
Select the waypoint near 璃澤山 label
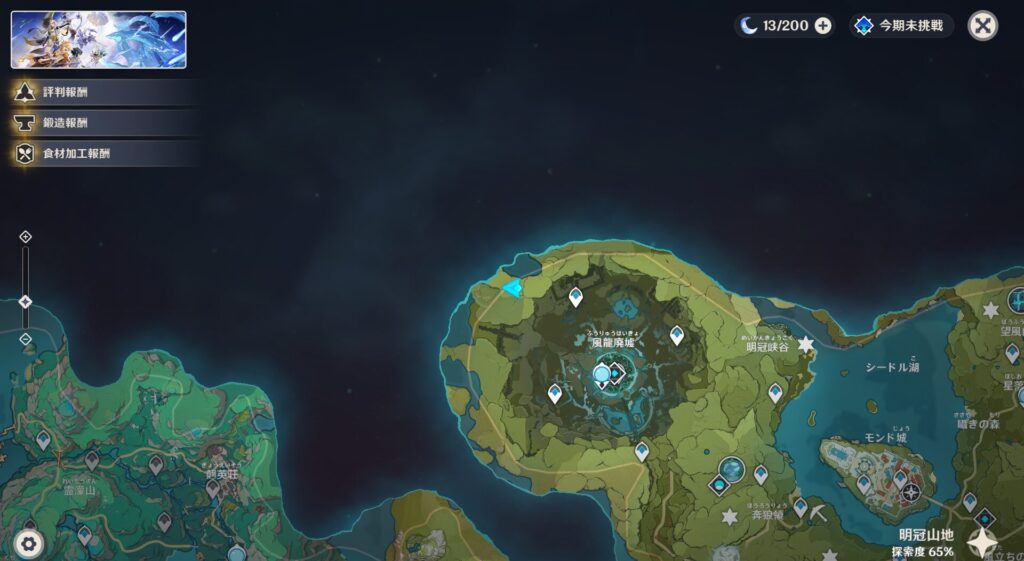(92, 460)
